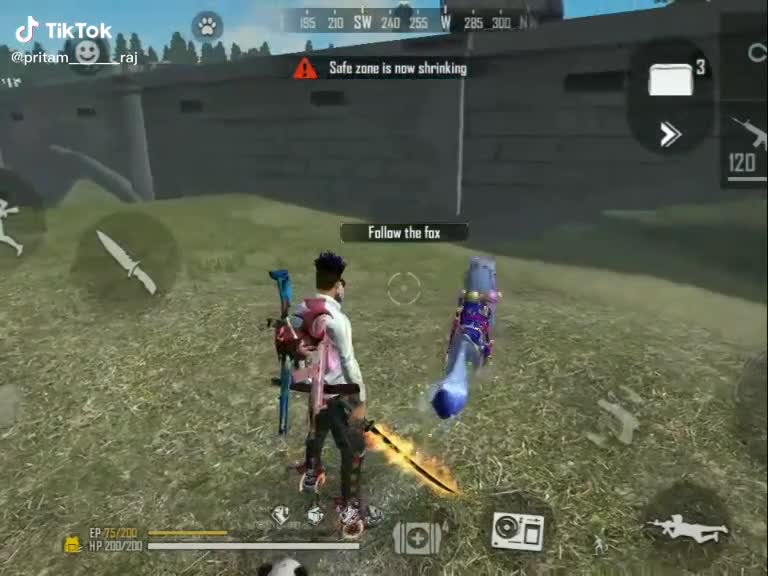Use the gloo wall item with count 3
Image resolution: width=768 pixels, height=576 pixels.
pyautogui.click(x=672, y=77)
